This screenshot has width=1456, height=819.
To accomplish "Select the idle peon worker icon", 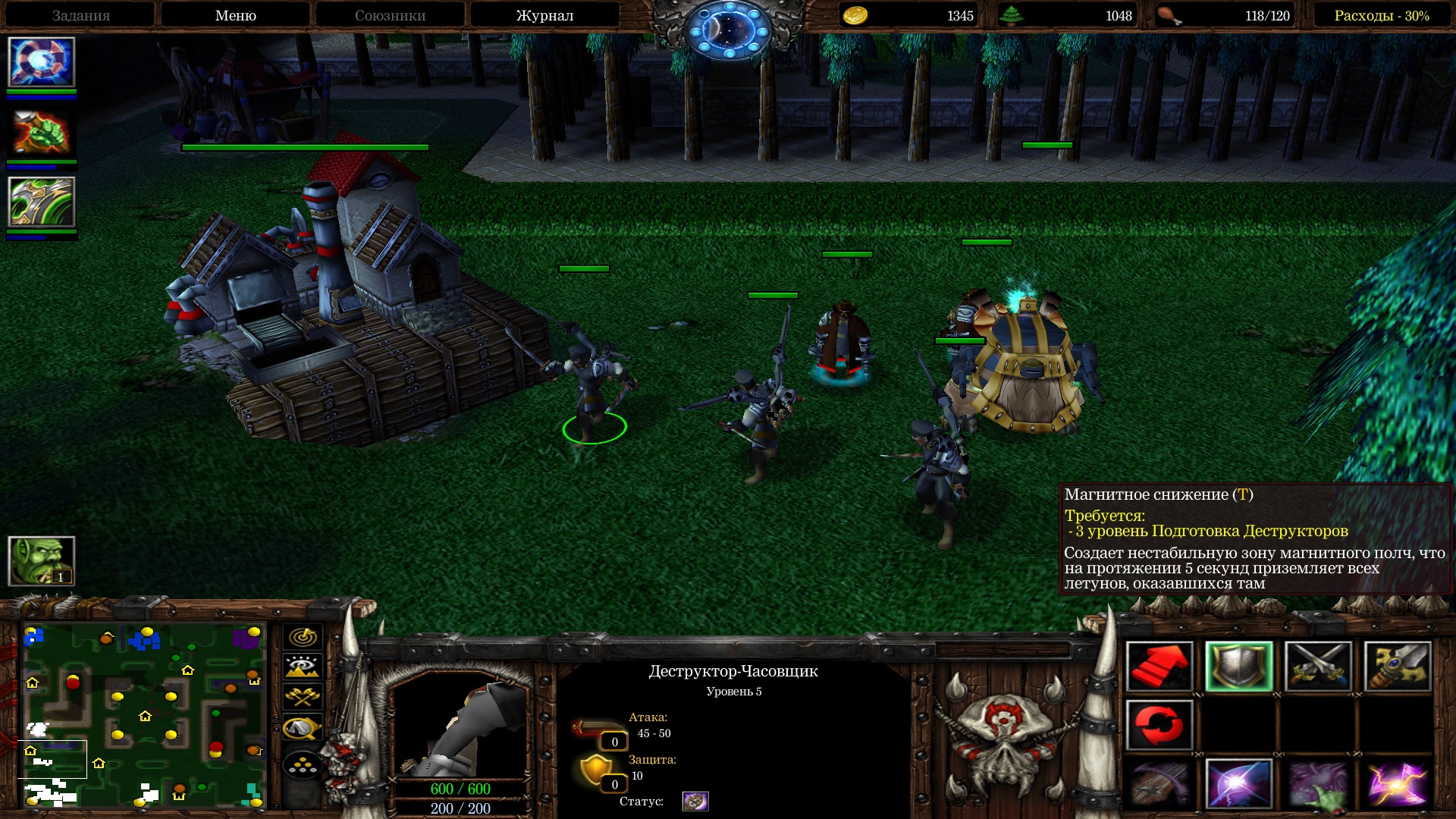I will coord(42,561).
